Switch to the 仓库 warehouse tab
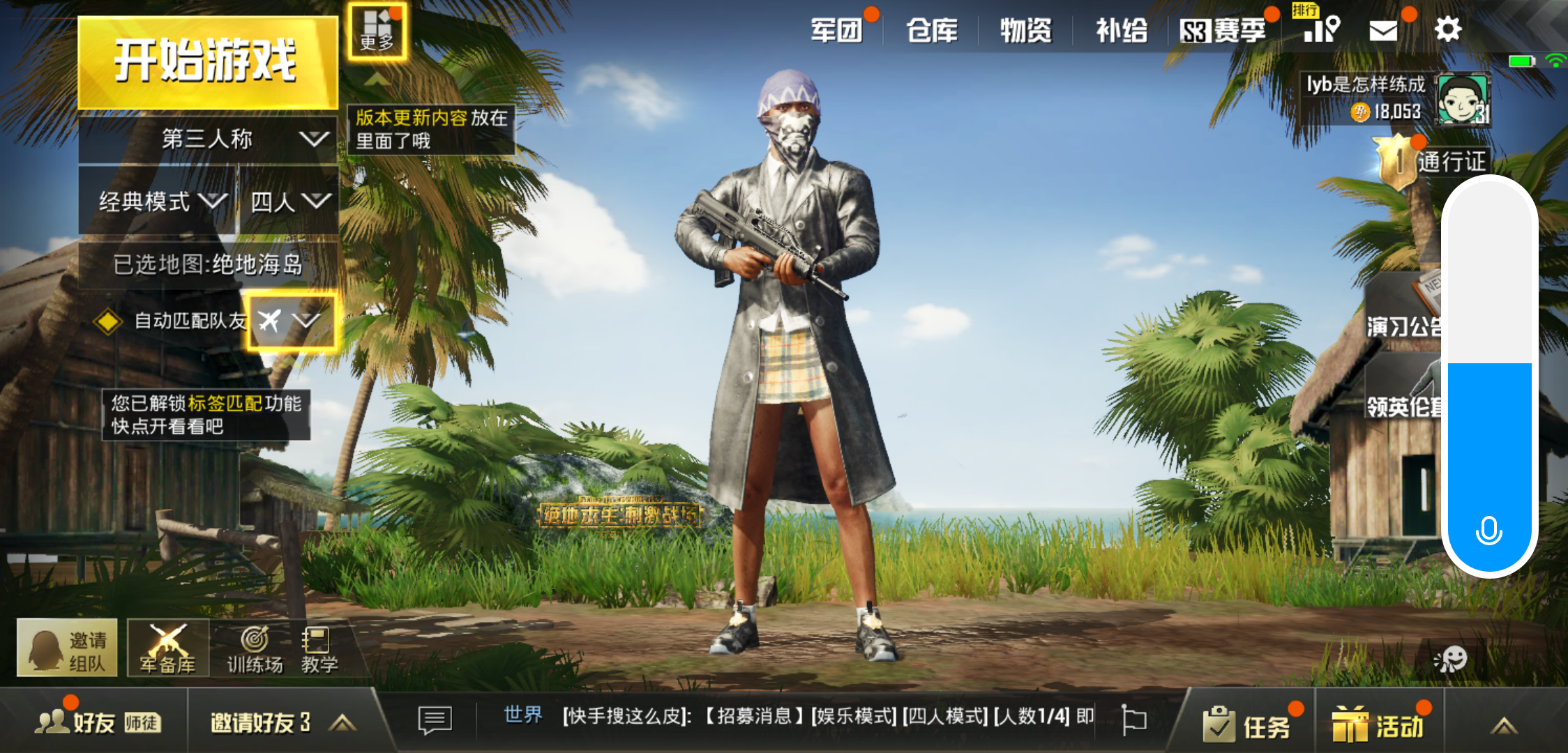This screenshot has width=1568, height=753. click(x=933, y=29)
